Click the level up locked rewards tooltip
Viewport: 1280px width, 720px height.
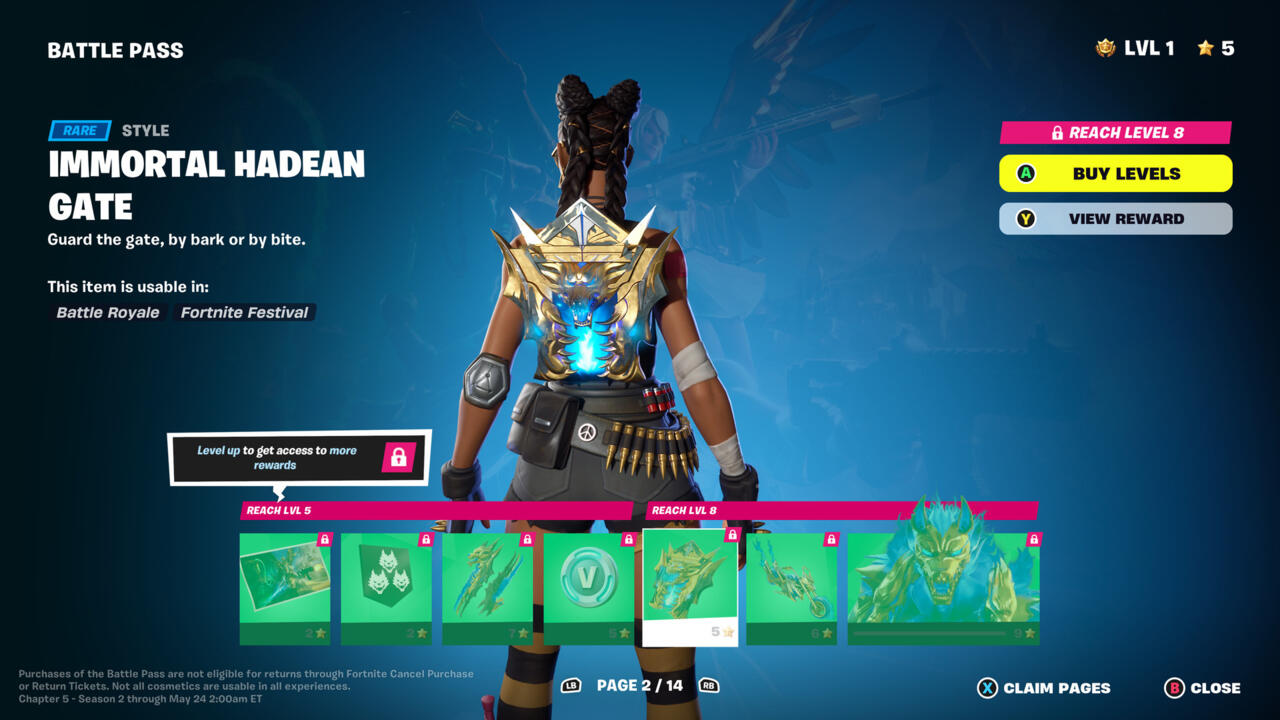(299, 458)
